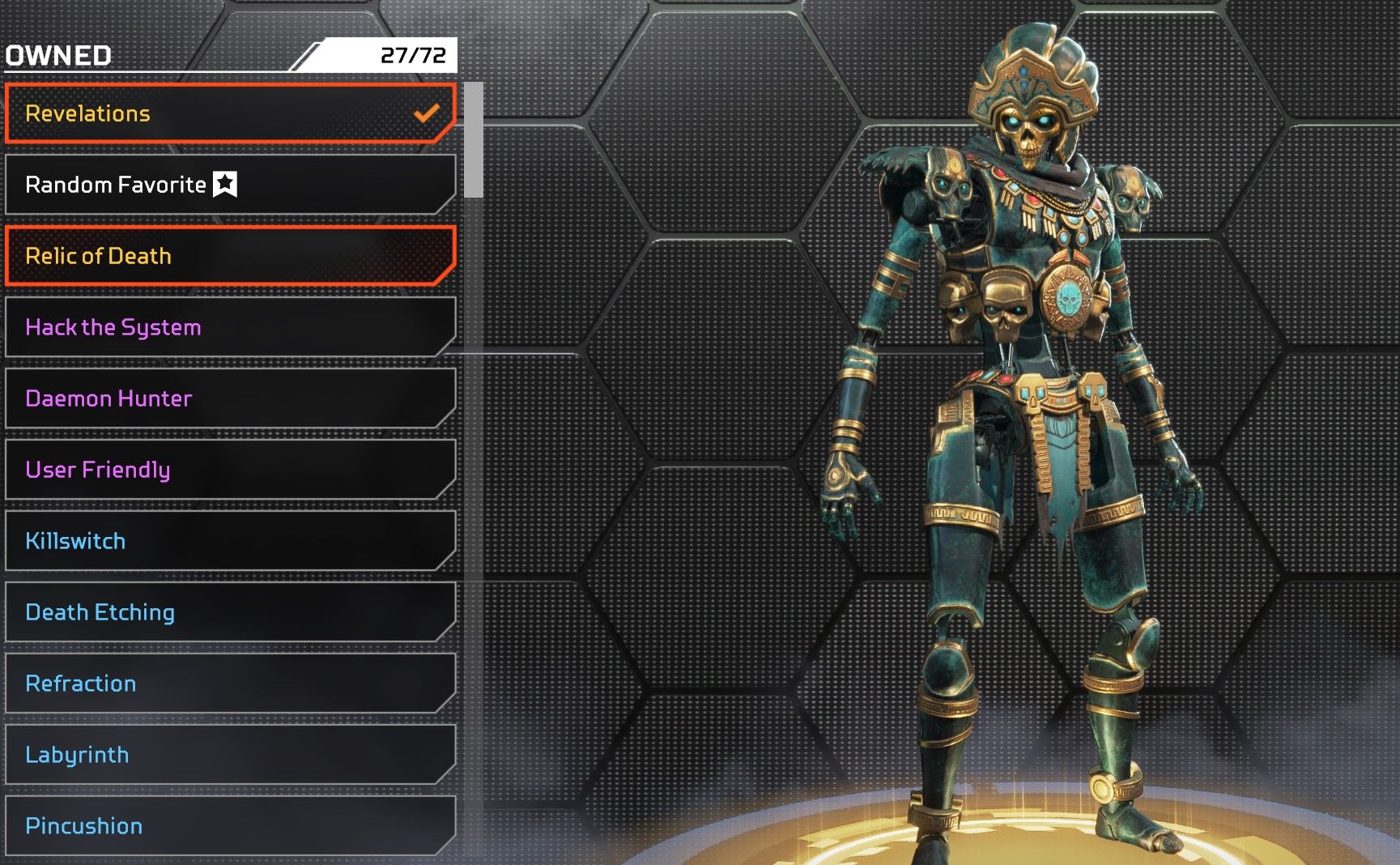This screenshot has height=865, width=1400.
Task: Select the Death Etching skin
Action: [x=229, y=612]
